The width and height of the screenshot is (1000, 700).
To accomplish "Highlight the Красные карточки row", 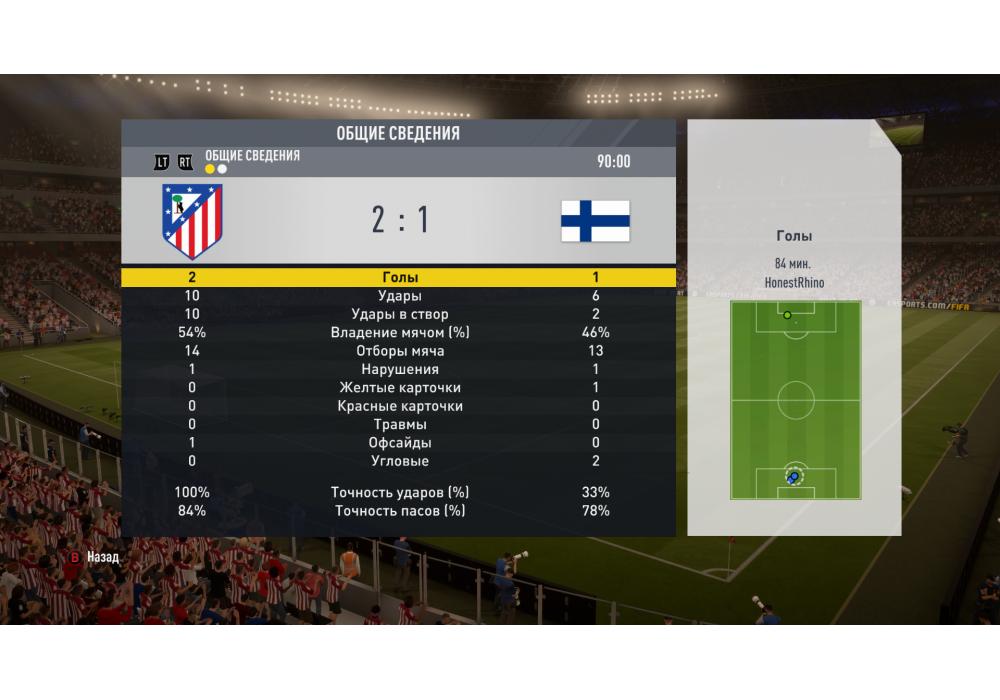I will coord(399,406).
